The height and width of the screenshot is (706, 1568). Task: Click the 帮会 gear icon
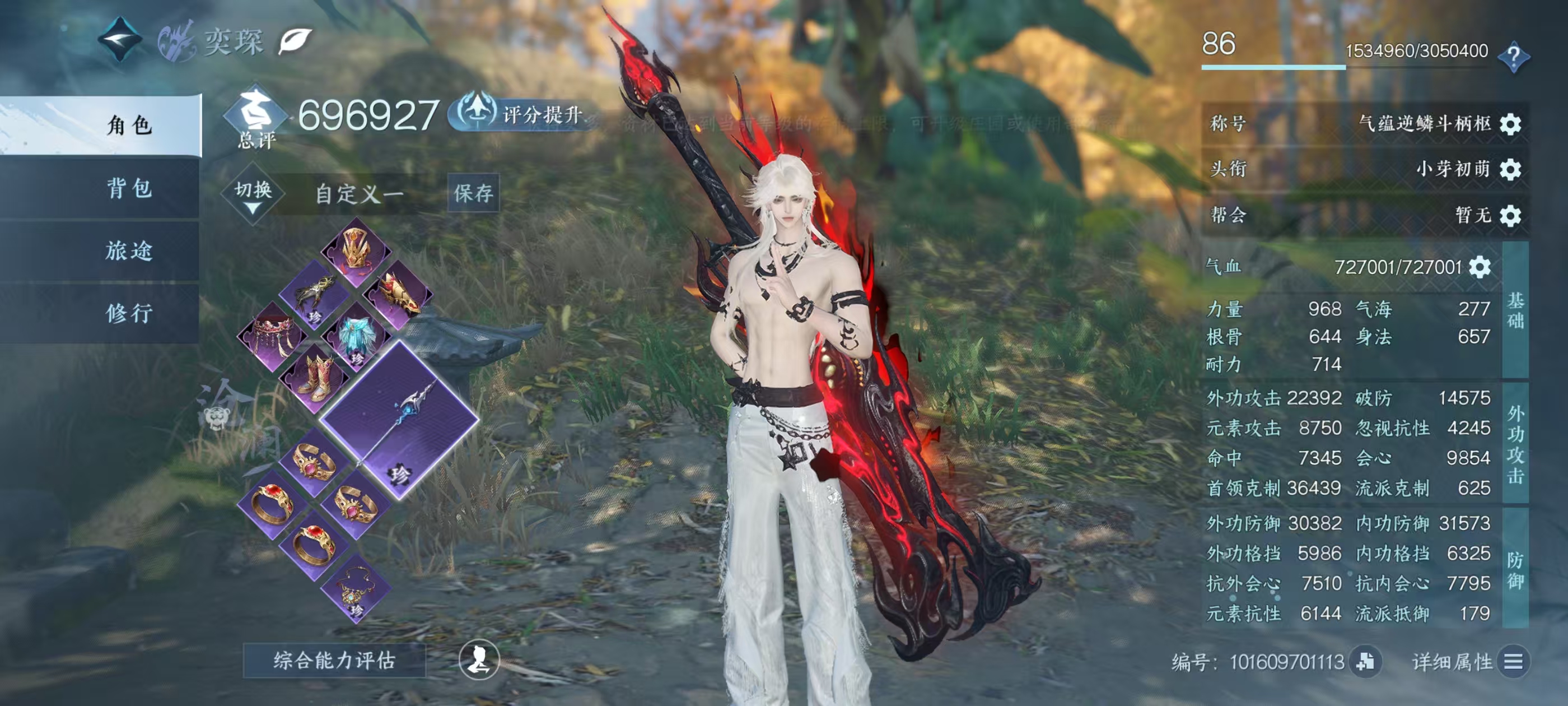[1511, 216]
